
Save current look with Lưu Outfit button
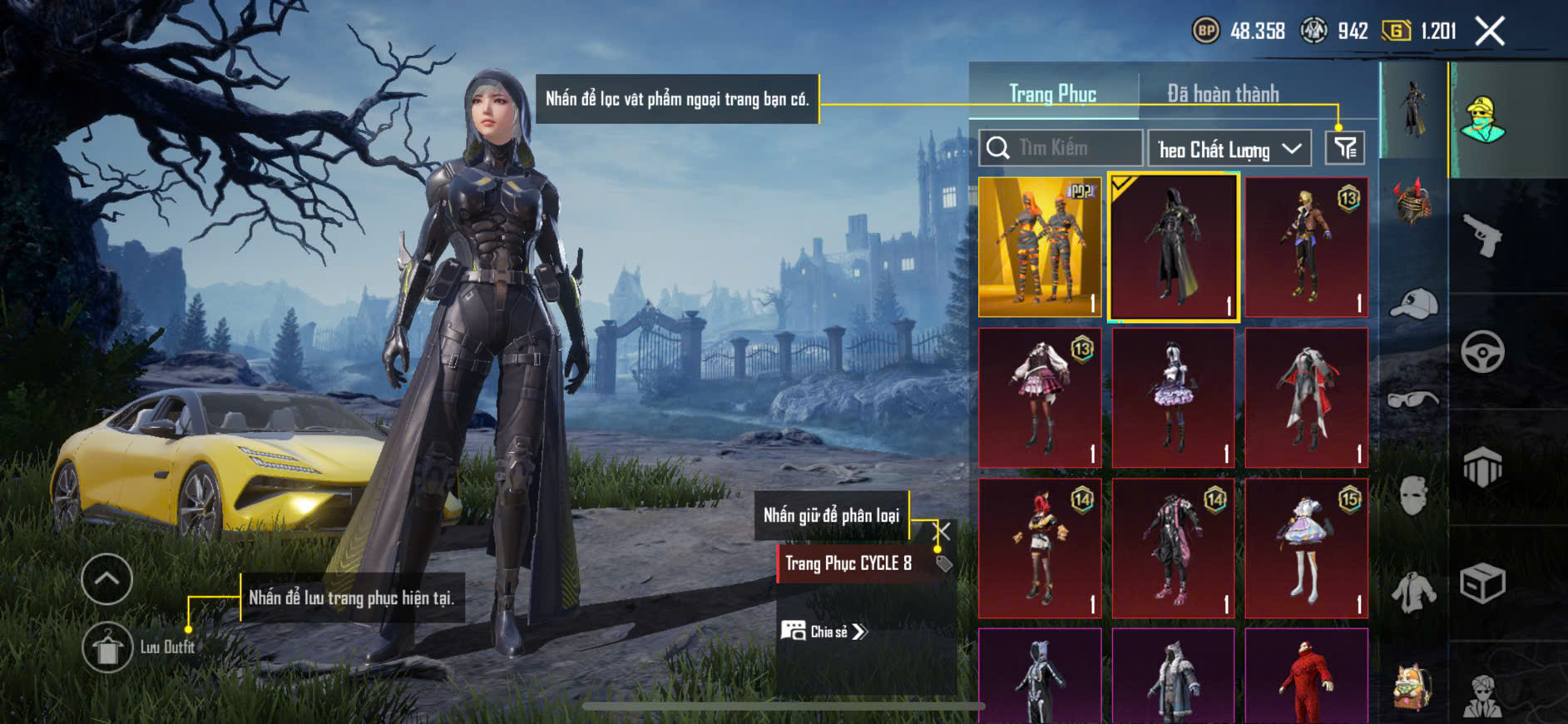107,647
